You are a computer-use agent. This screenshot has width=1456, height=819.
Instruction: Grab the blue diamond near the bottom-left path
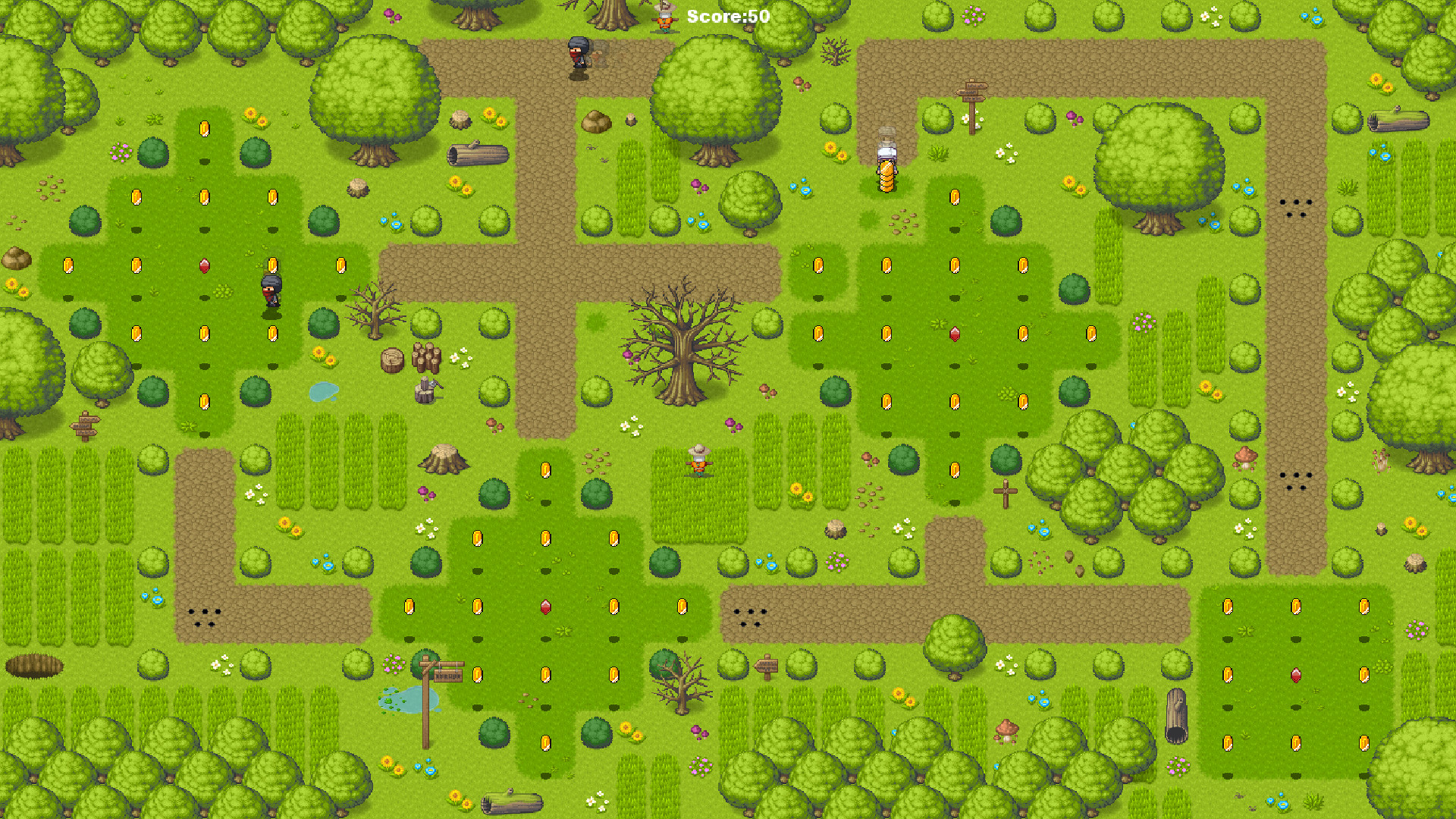click(x=155, y=599)
